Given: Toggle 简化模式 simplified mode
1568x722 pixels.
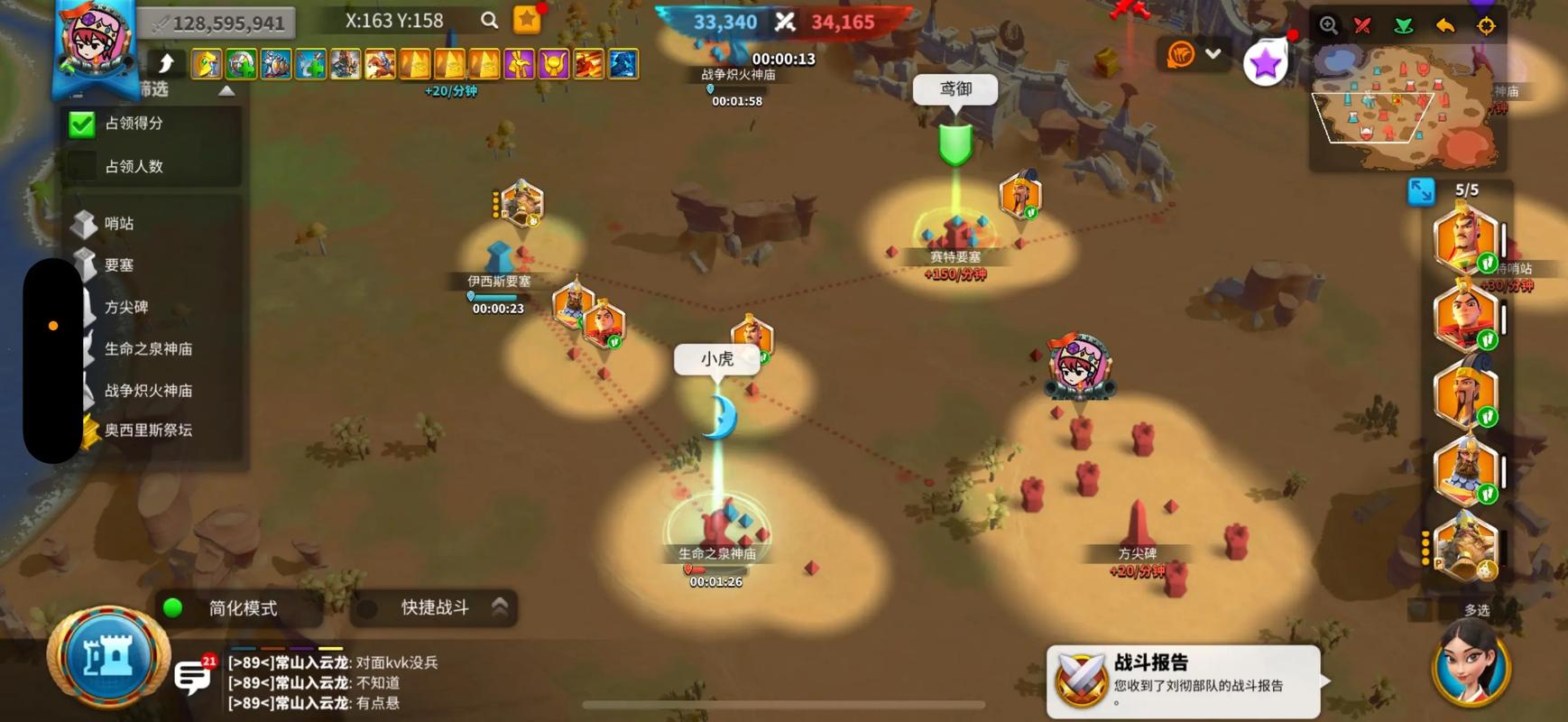Looking at the screenshot, I should pos(173,608).
